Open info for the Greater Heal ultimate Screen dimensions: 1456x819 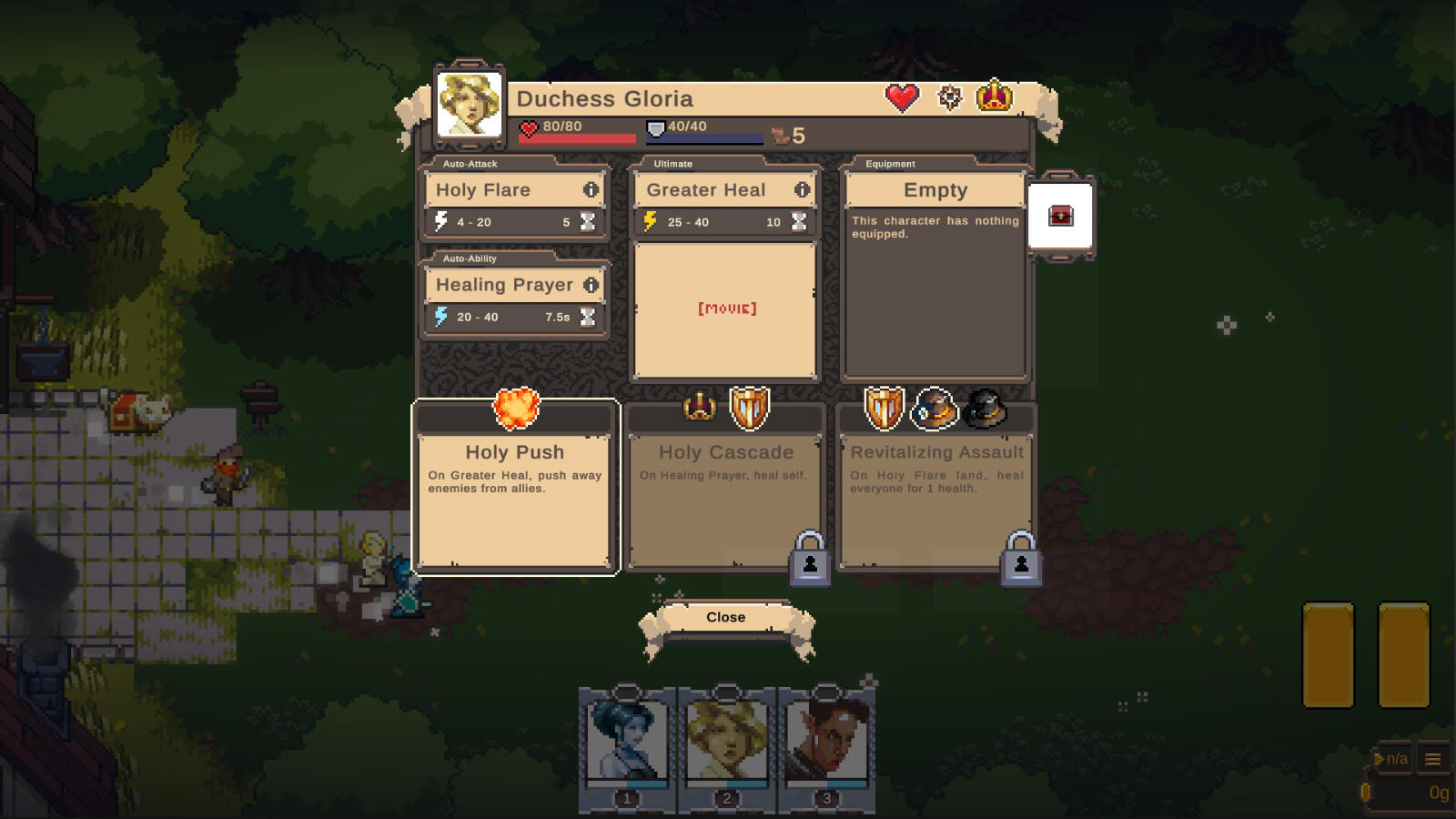tap(800, 190)
